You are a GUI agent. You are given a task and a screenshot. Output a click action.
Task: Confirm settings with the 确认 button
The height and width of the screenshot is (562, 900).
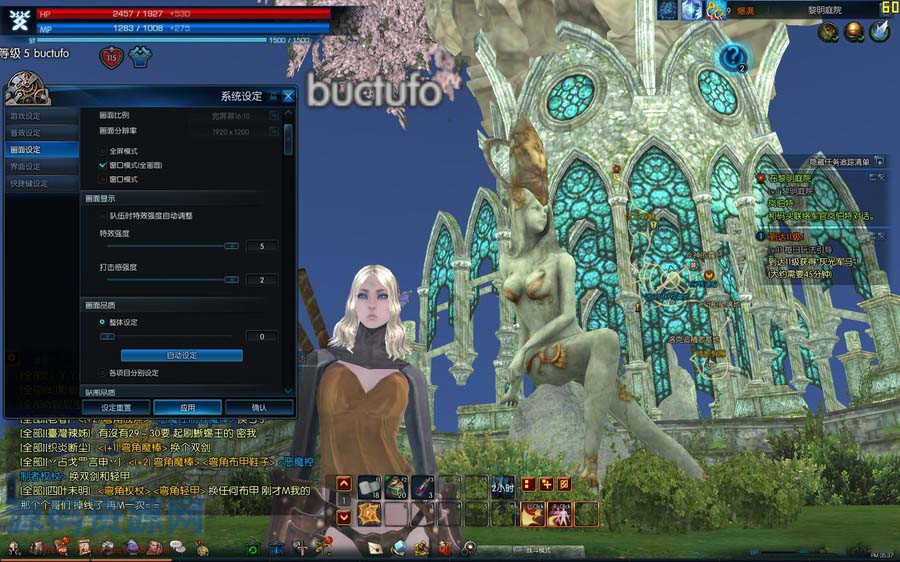(259, 408)
